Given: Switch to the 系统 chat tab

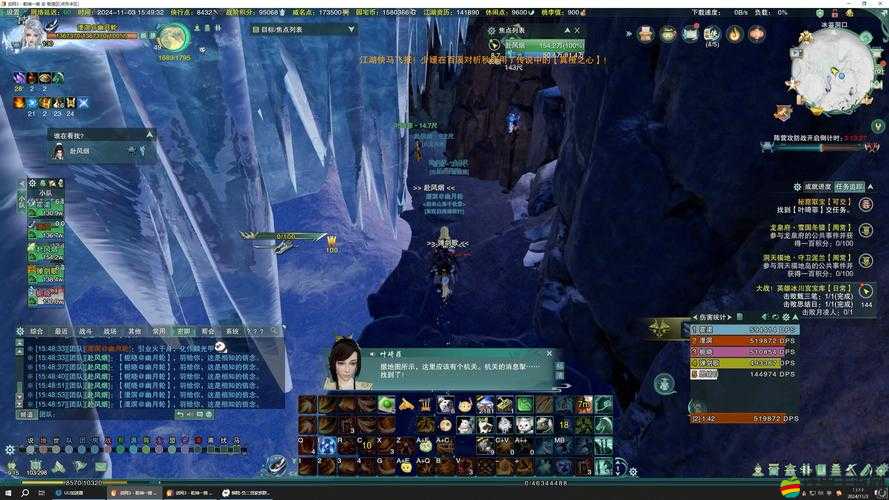Looking at the screenshot, I should click(232, 330).
